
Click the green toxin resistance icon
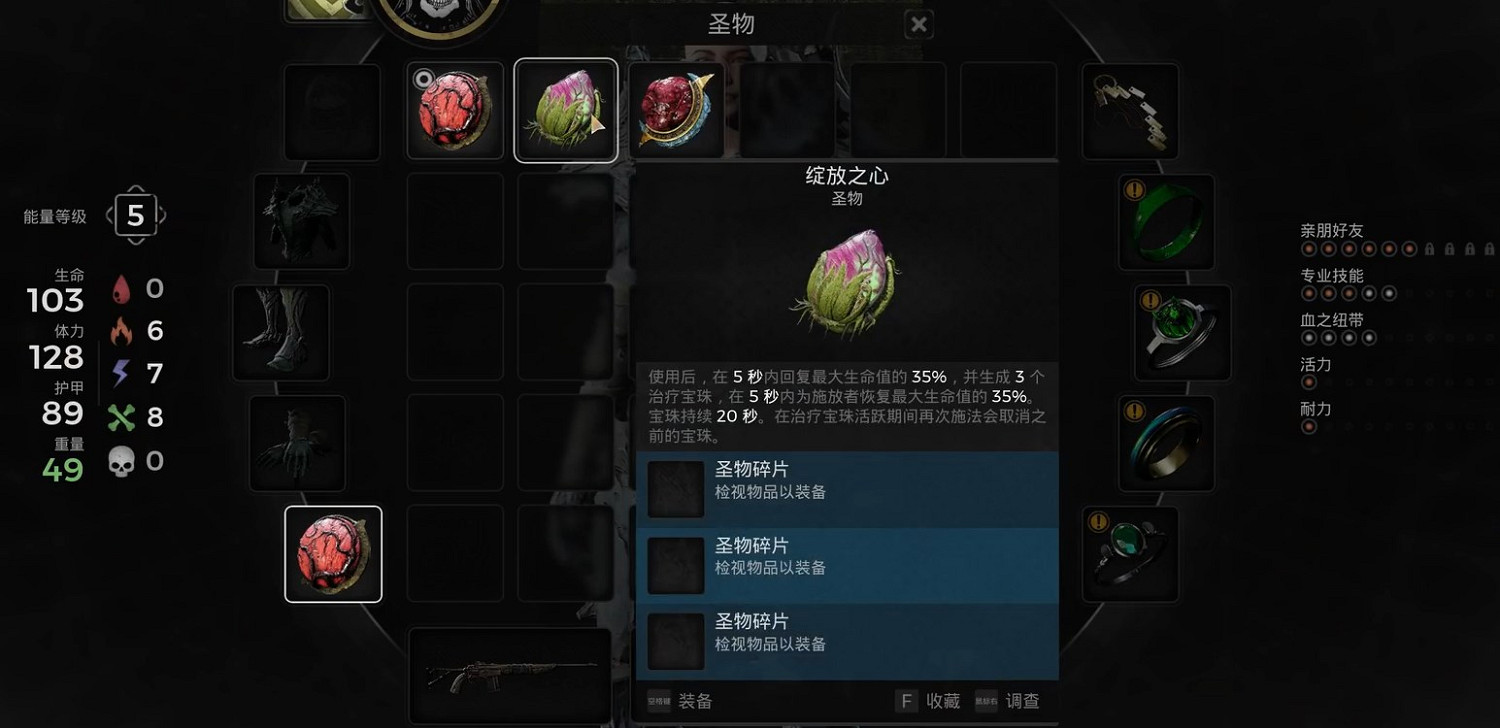click(123, 416)
